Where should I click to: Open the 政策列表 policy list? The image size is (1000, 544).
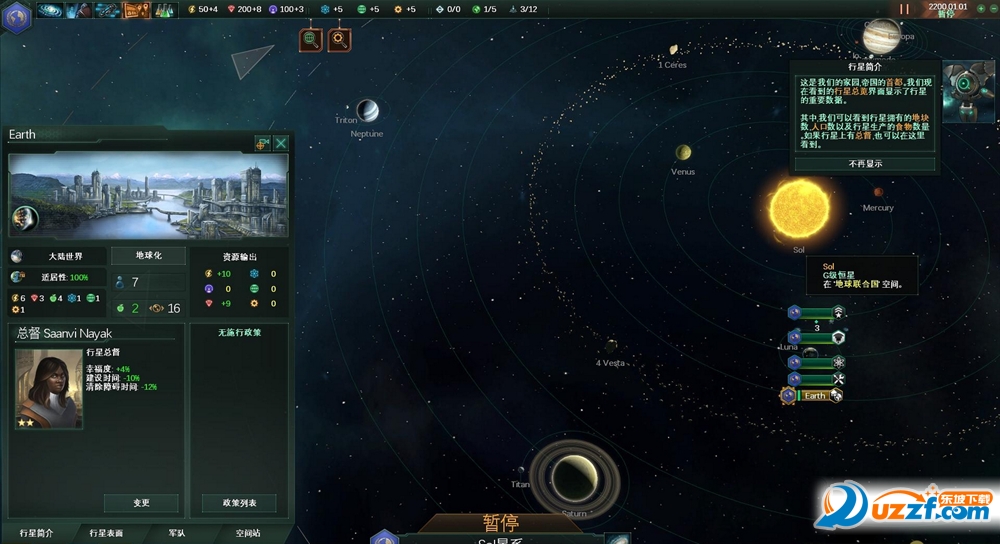pos(239,503)
